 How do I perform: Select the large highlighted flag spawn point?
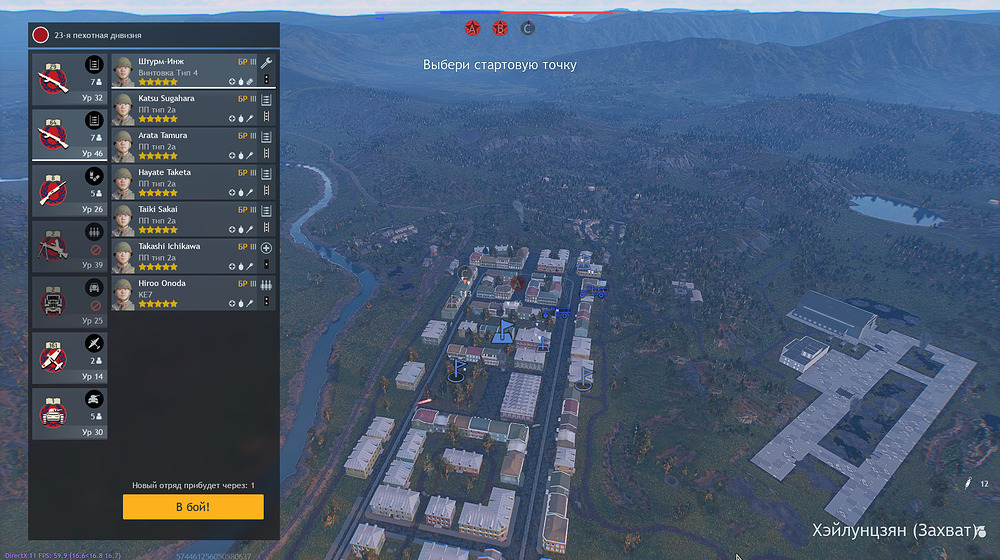505,332
